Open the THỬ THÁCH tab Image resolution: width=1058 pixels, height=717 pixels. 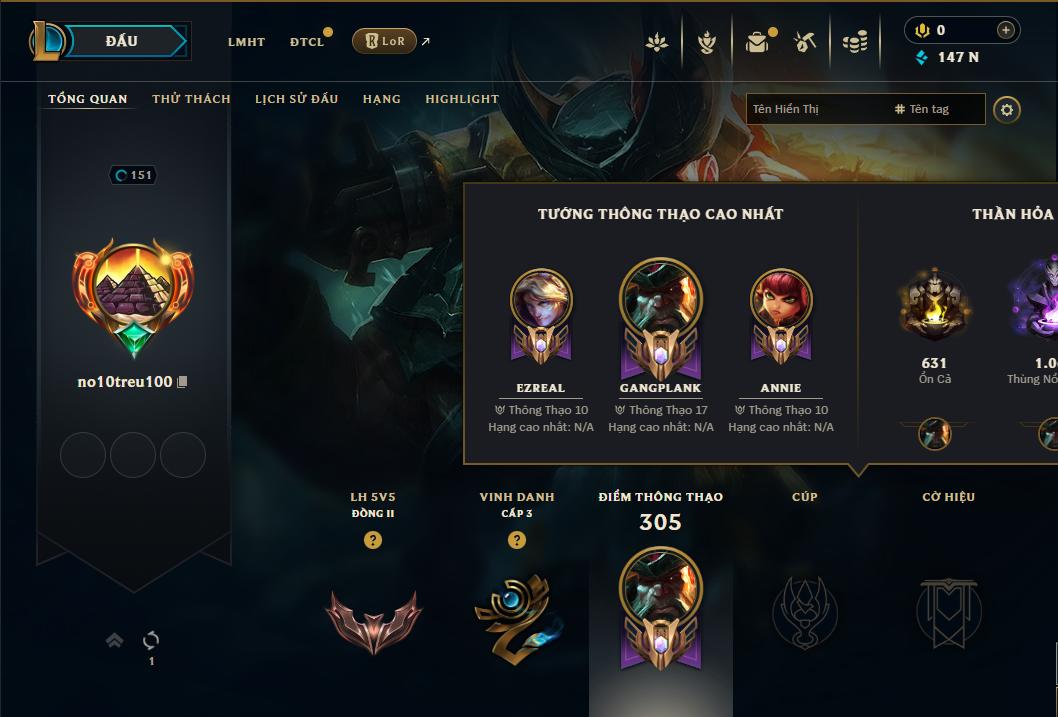pyautogui.click(x=191, y=99)
